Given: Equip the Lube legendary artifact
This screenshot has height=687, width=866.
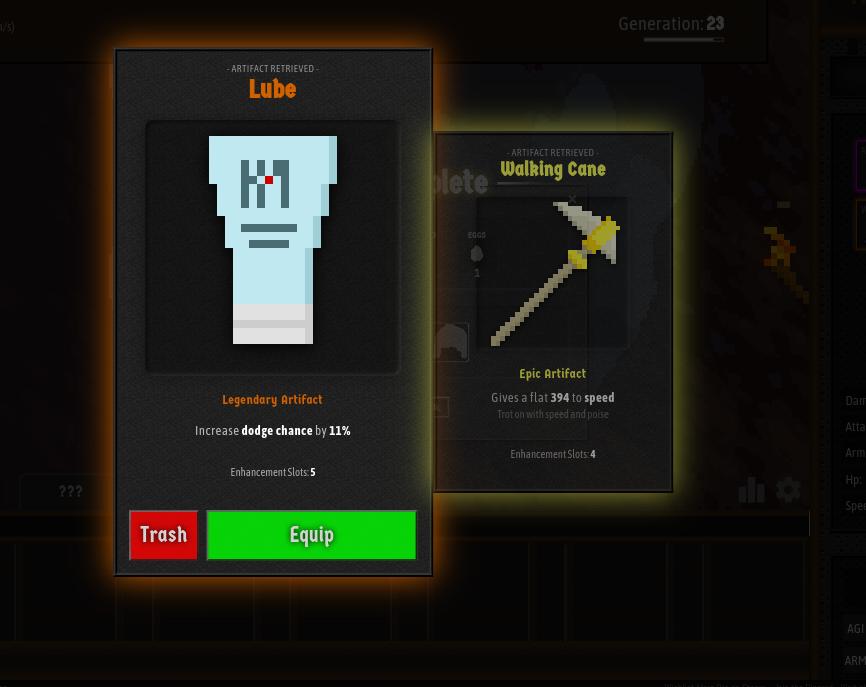Looking at the screenshot, I should click(x=311, y=535).
